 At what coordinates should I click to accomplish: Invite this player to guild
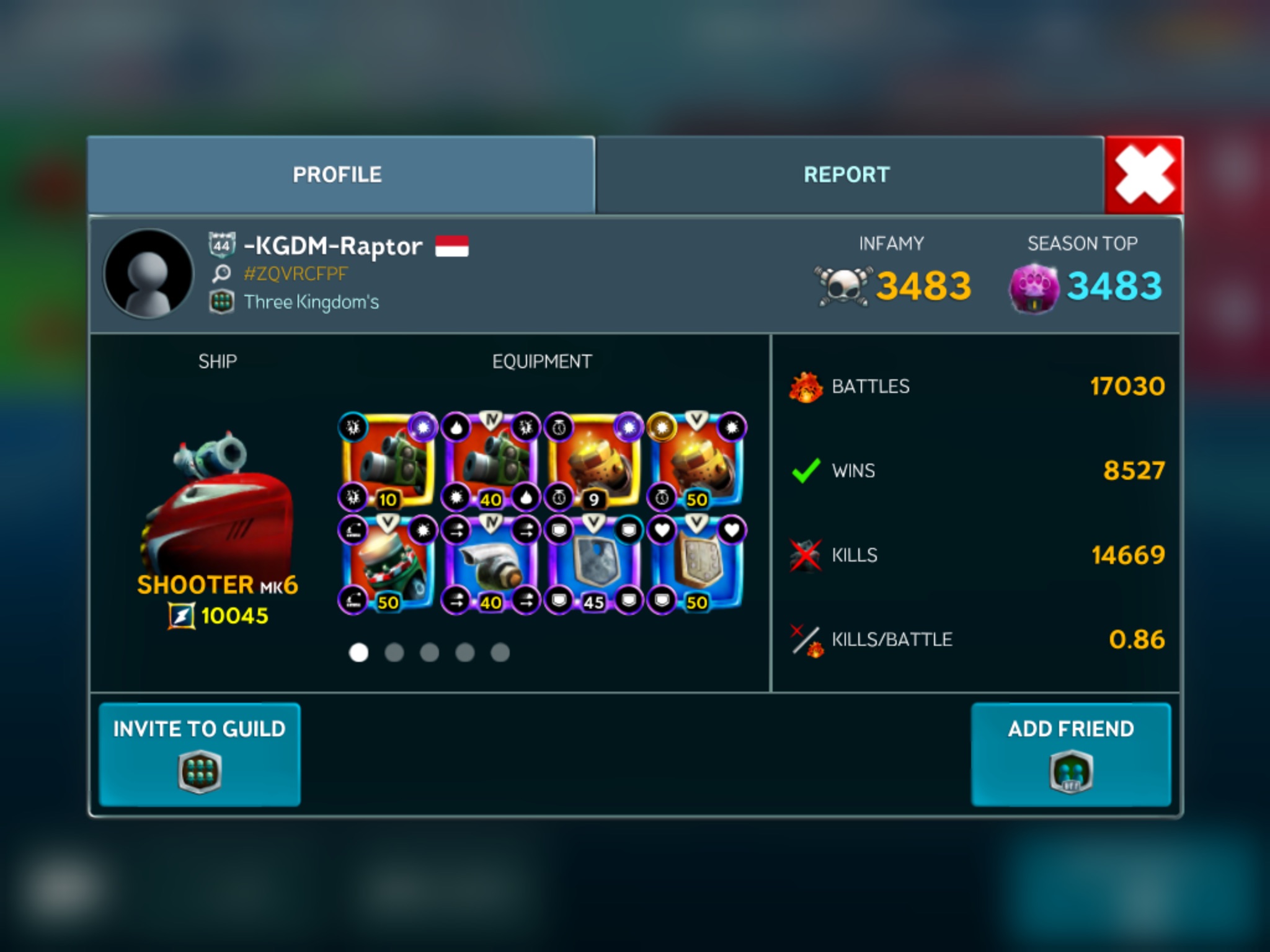pyautogui.click(x=200, y=754)
